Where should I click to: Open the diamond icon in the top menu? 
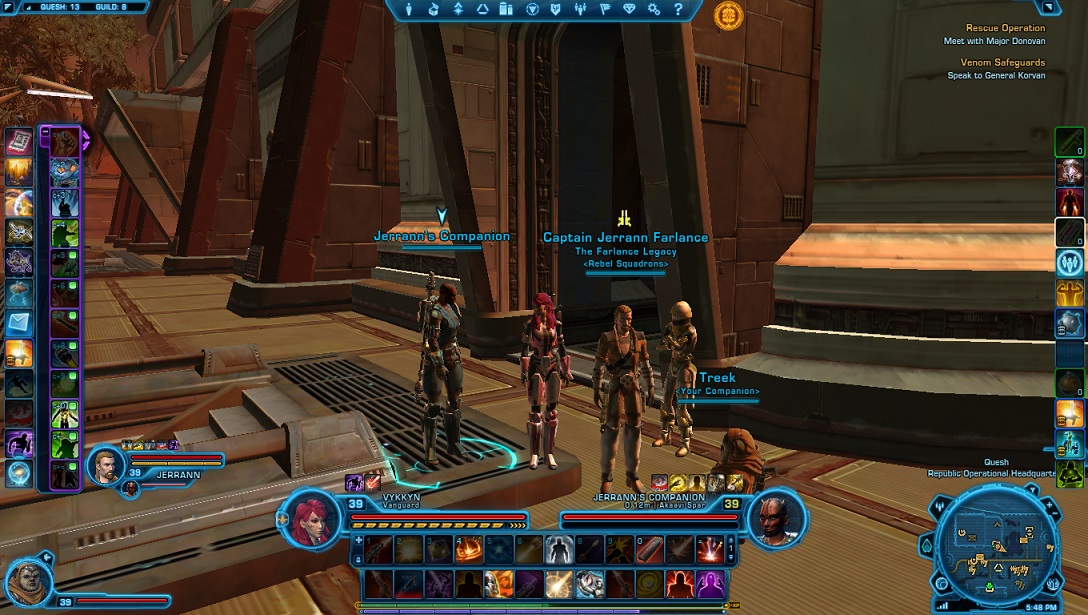629,9
